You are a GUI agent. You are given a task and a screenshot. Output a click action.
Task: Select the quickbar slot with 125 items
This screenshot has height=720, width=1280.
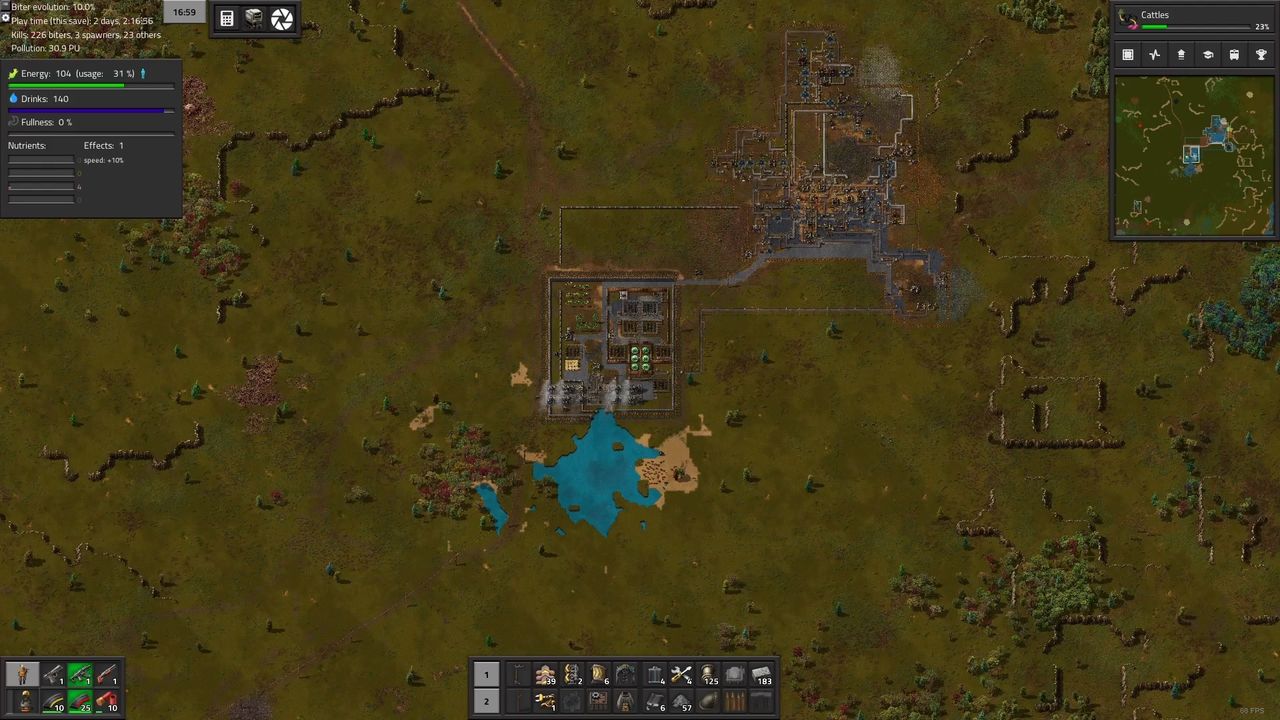click(708, 675)
